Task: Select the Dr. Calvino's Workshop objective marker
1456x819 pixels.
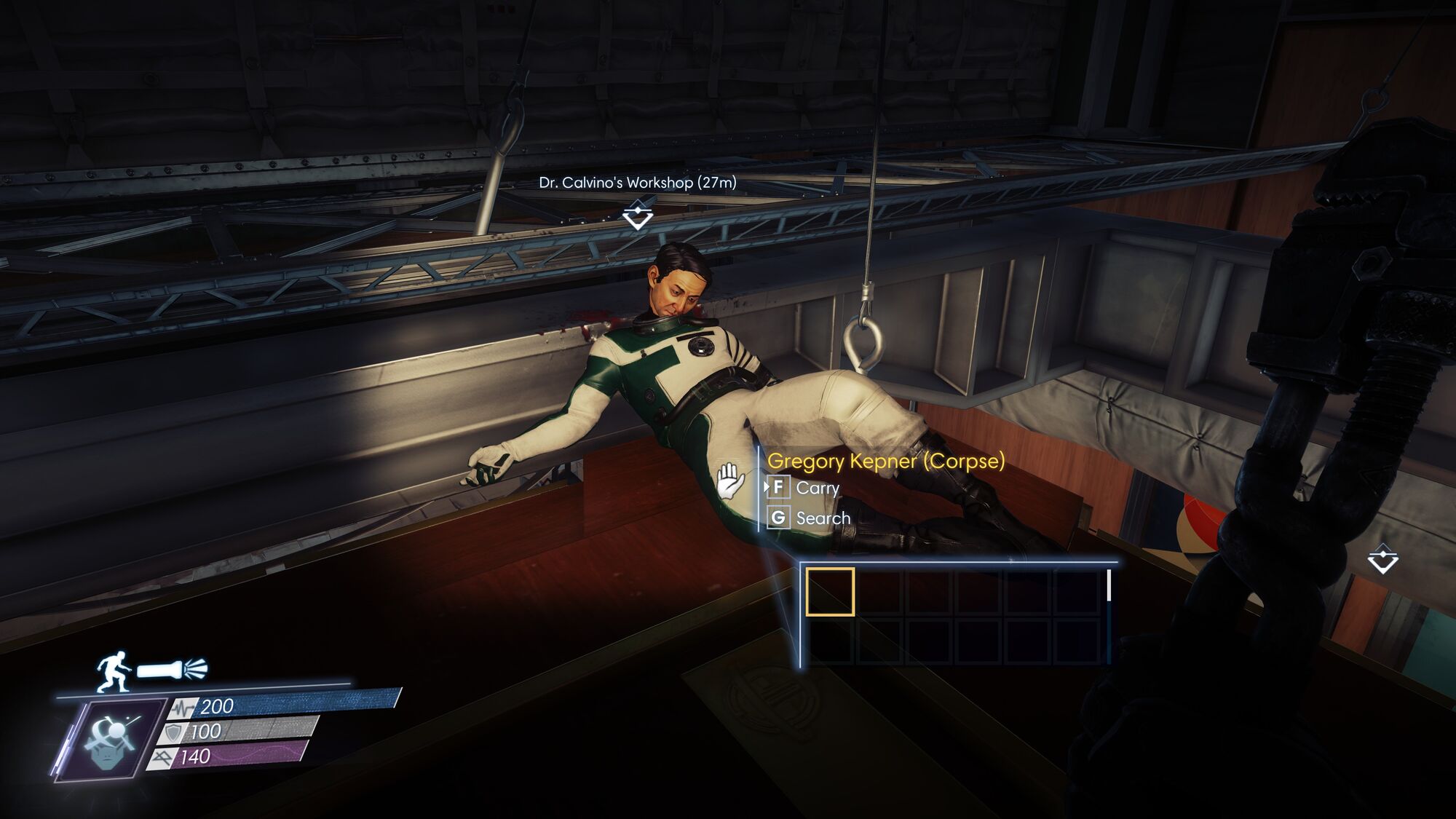Action: 638,215
